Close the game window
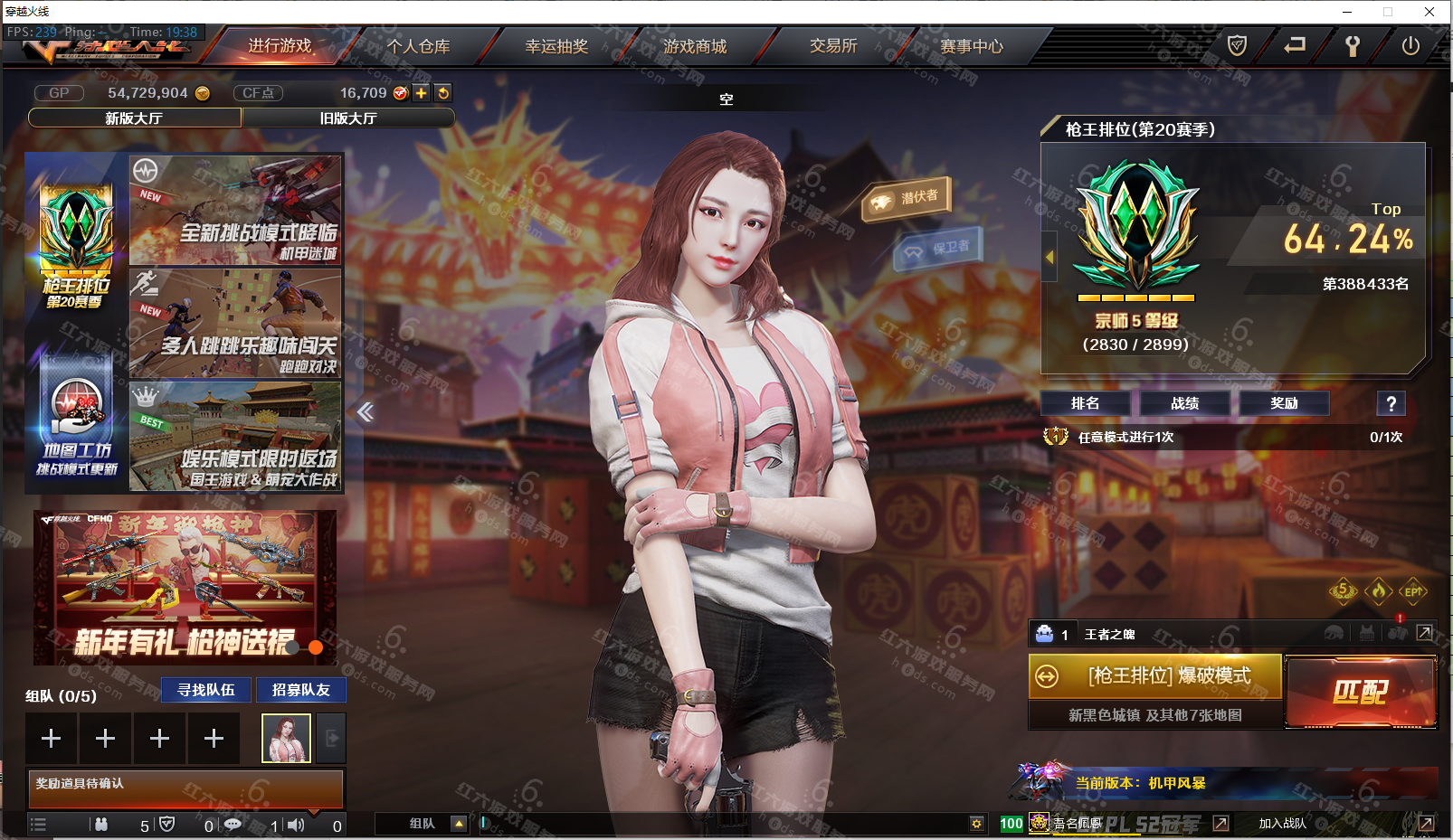Viewport: 1453px width, 840px height. click(1429, 12)
